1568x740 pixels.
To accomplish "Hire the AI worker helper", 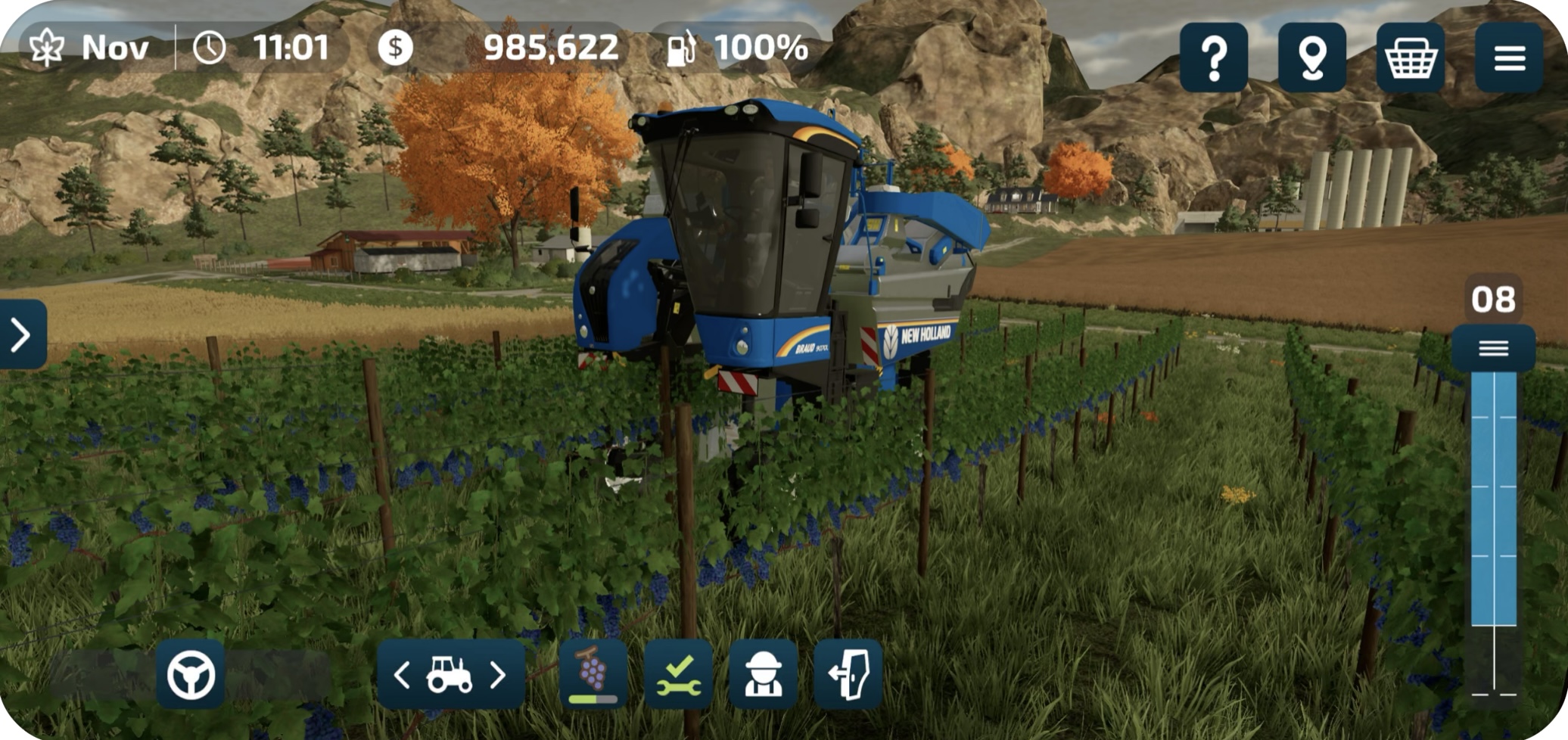I will 763,674.
